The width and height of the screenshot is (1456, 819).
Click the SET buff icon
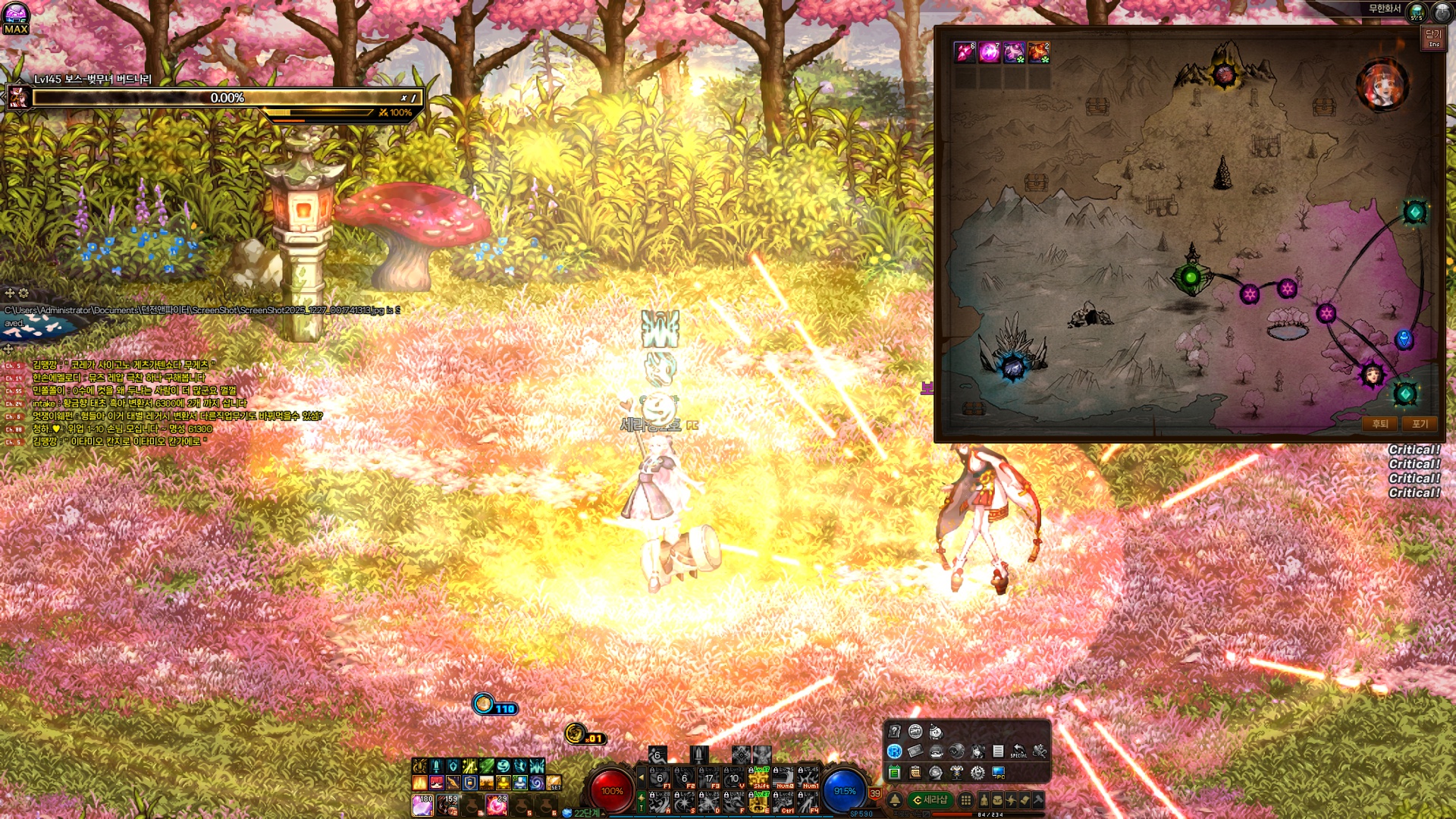(x=554, y=783)
